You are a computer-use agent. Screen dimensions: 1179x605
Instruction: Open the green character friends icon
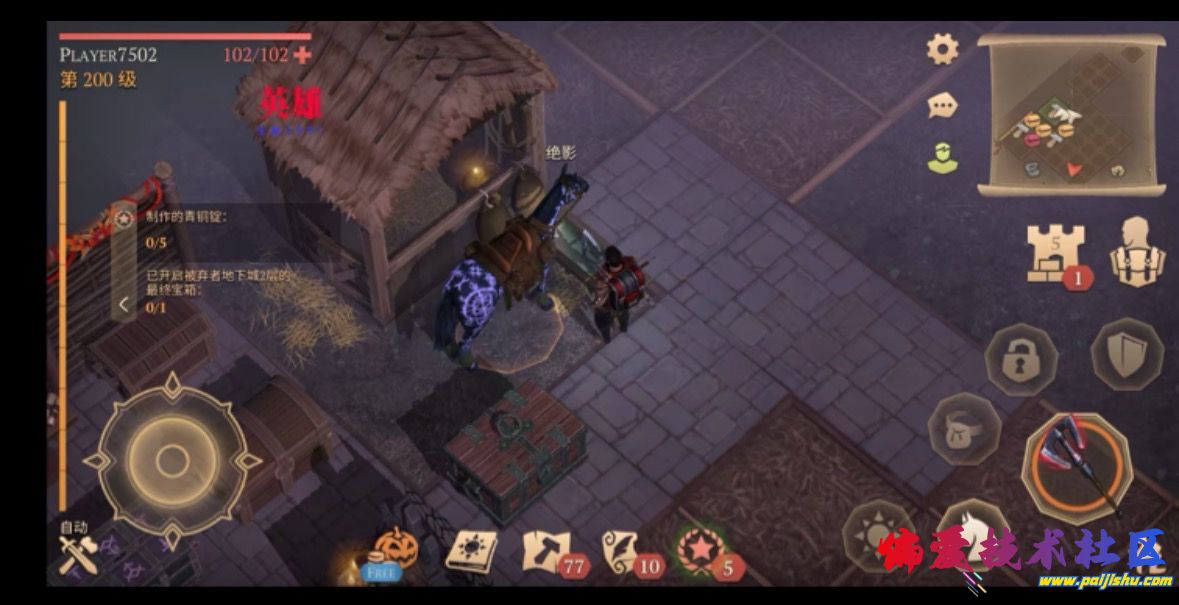(942, 157)
